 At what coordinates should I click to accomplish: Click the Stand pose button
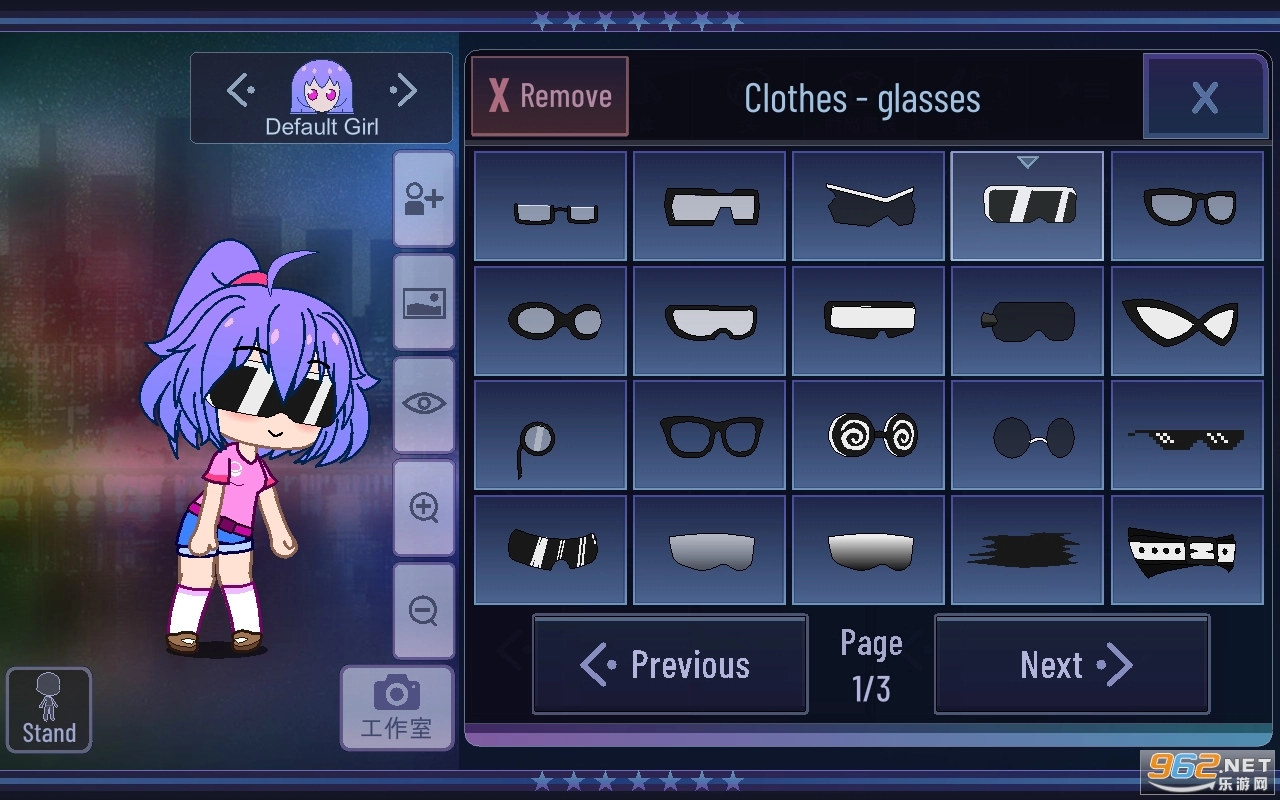[x=48, y=709]
